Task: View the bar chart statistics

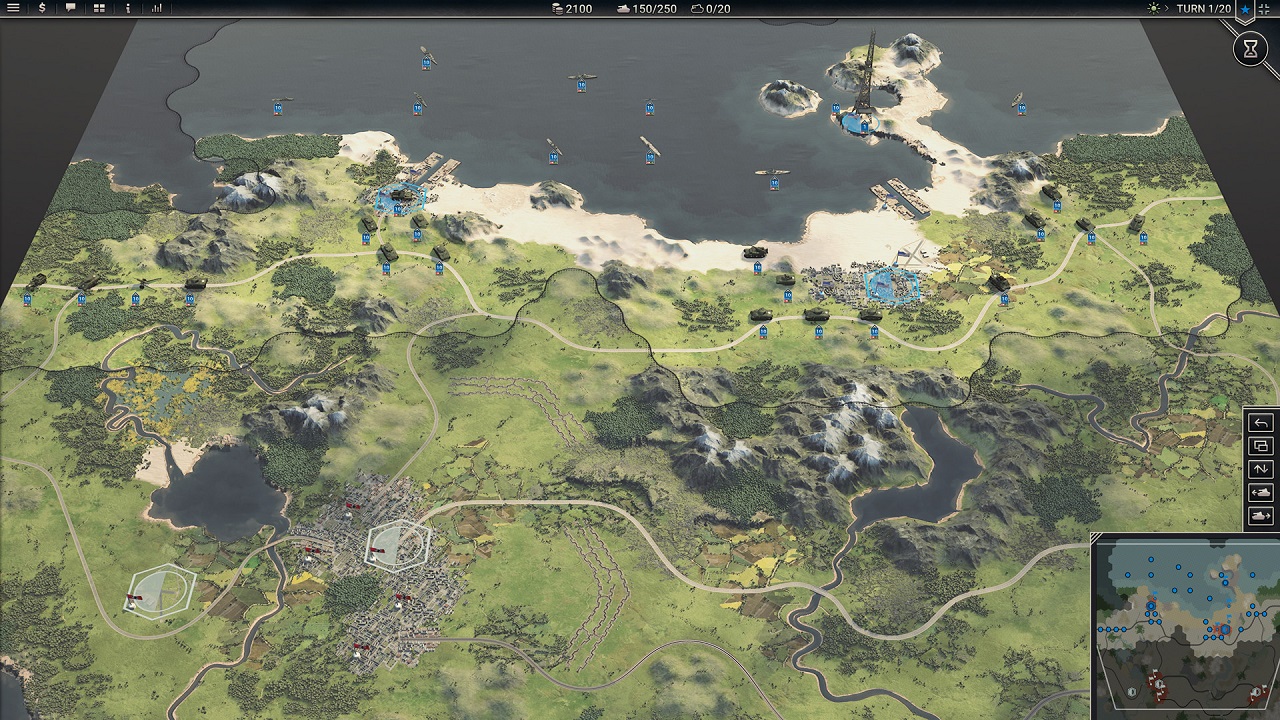Action: point(157,8)
